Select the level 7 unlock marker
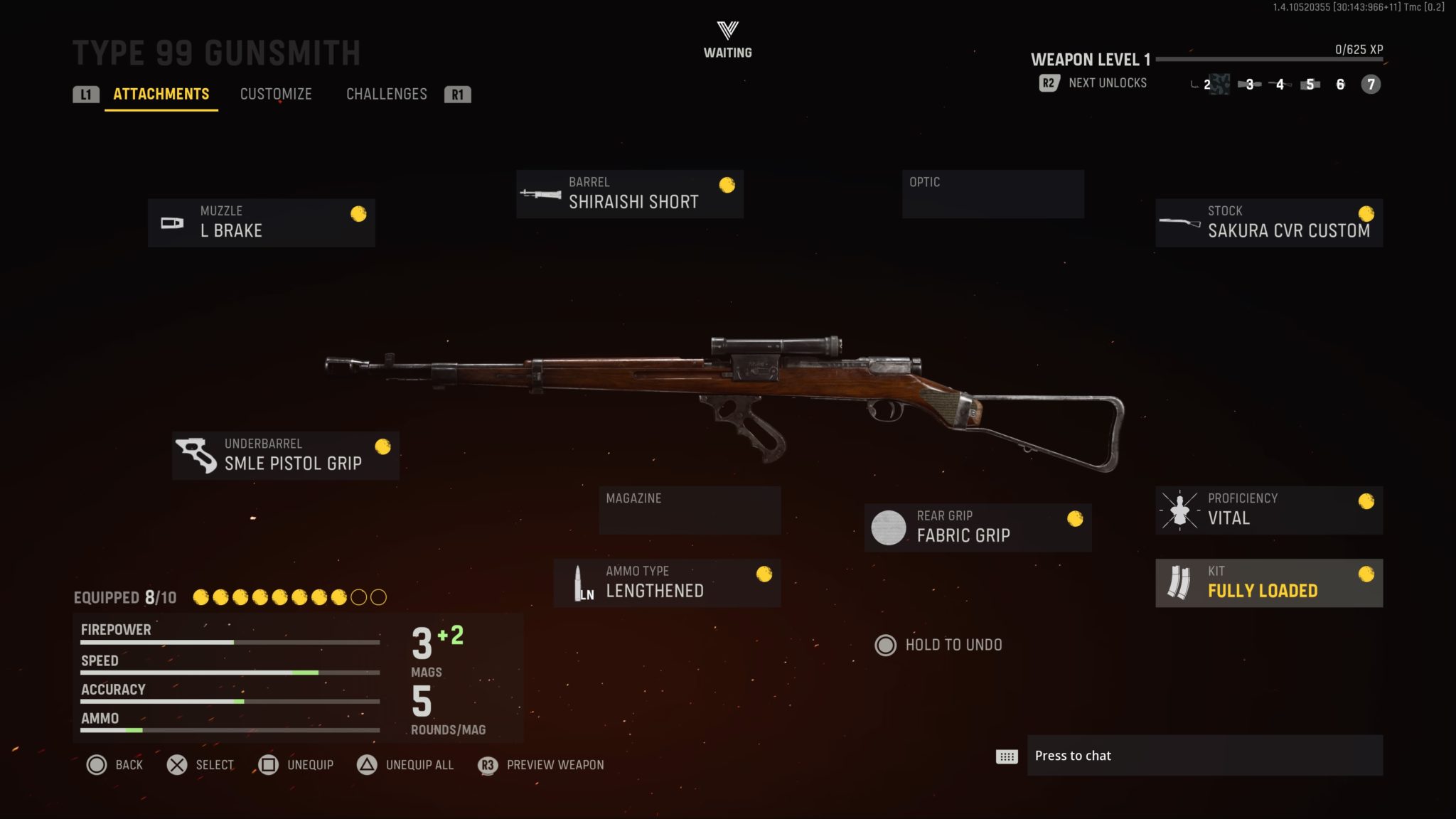 pos(1369,84)
